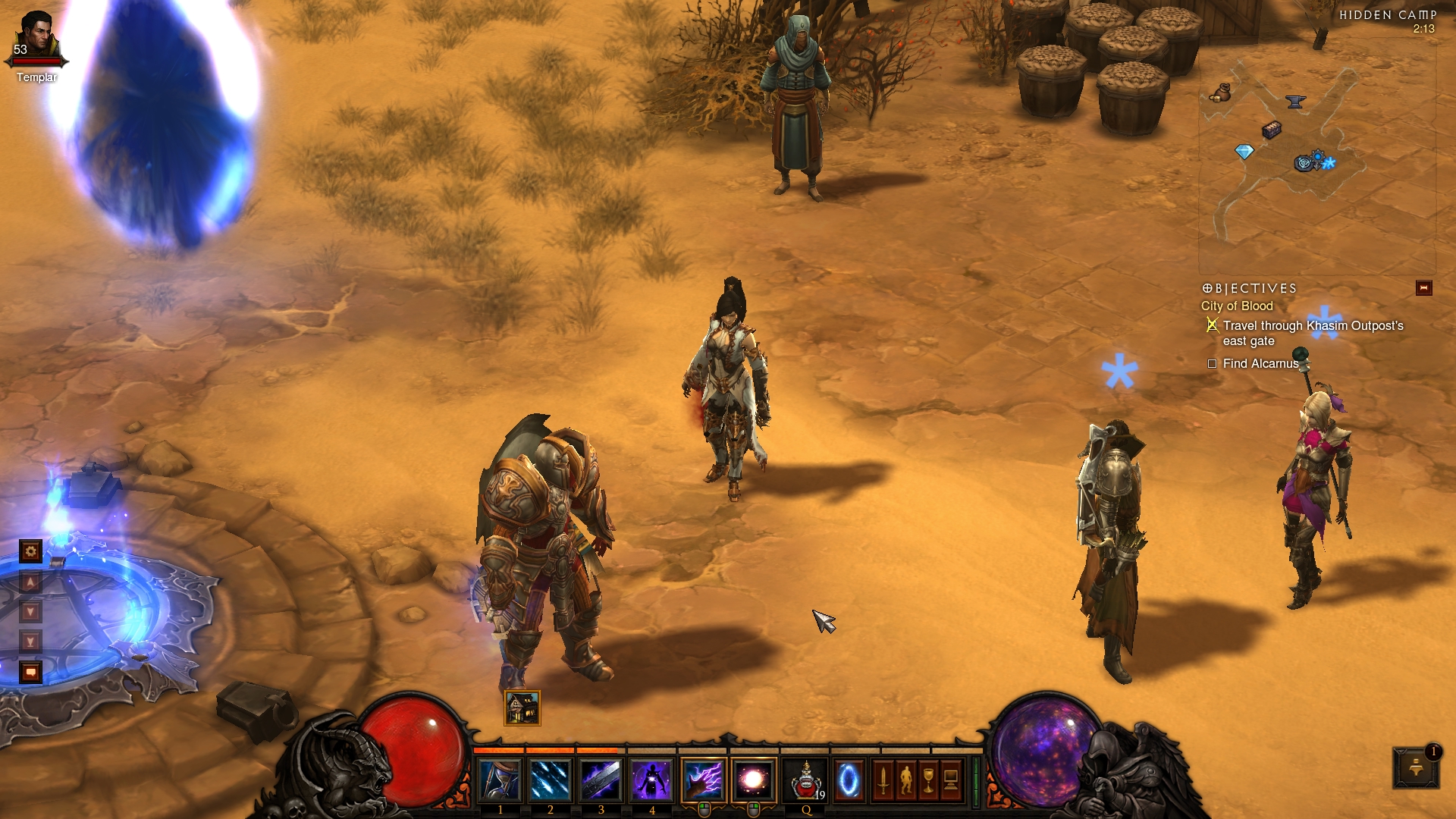
Task: Cast the Blizzard ice shards skill
Action: (551, 780)
